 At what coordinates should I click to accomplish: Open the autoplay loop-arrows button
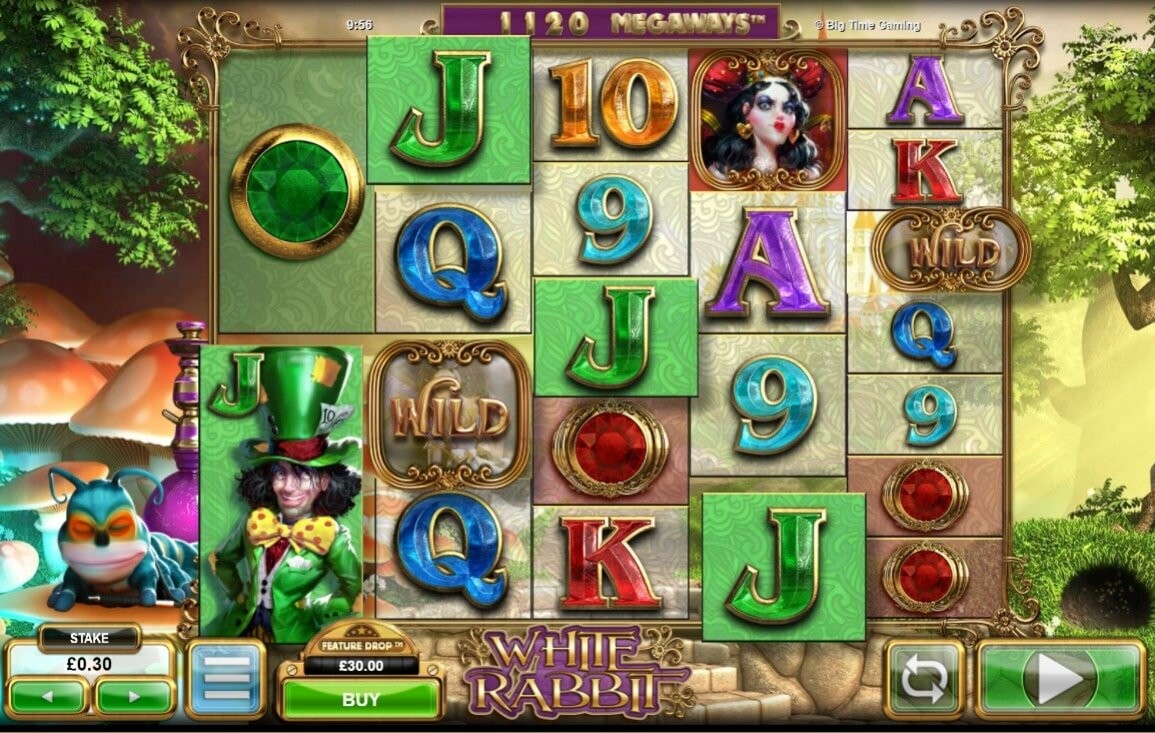[924, 680]
